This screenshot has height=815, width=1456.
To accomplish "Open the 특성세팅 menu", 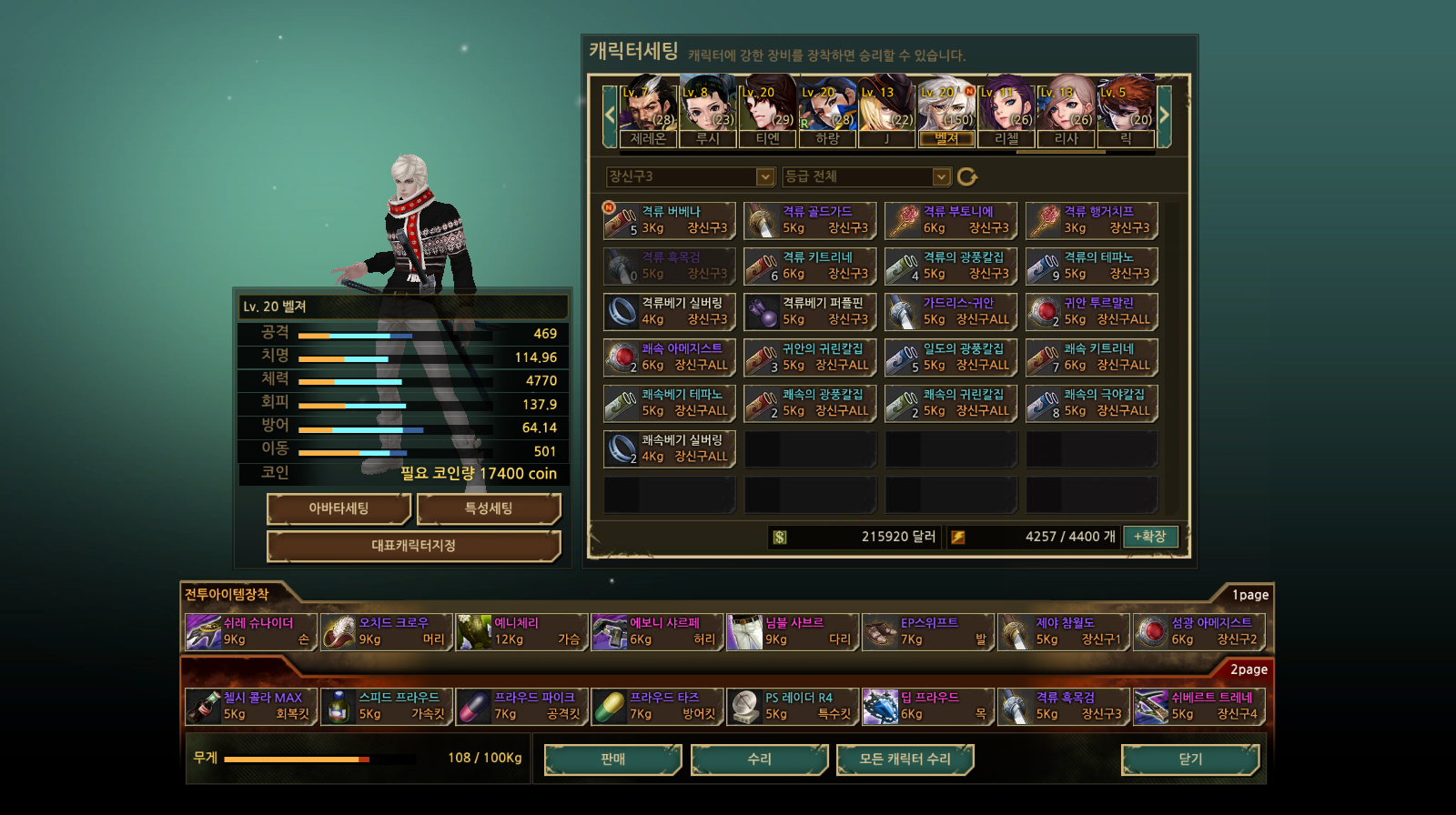I will click(x=489, y=508).
